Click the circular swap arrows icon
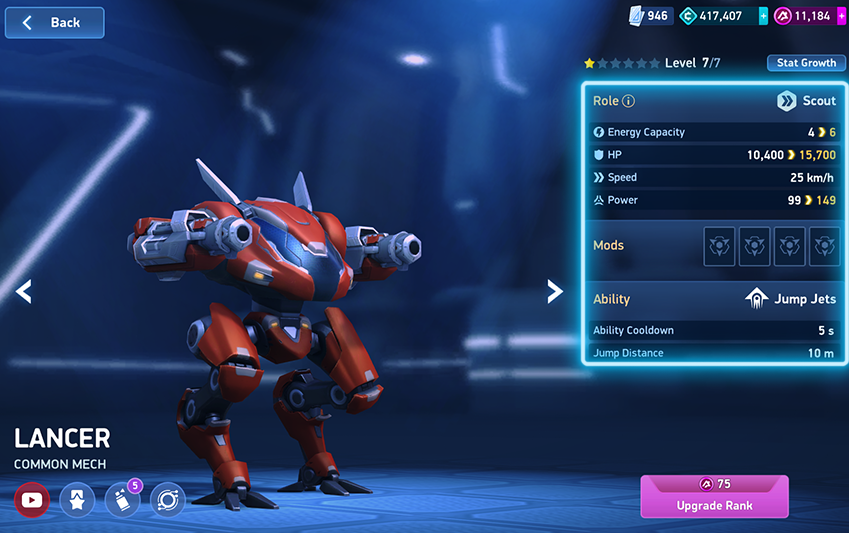The width and height of the screenshot is (849, 533). click(x=168, y=499)
